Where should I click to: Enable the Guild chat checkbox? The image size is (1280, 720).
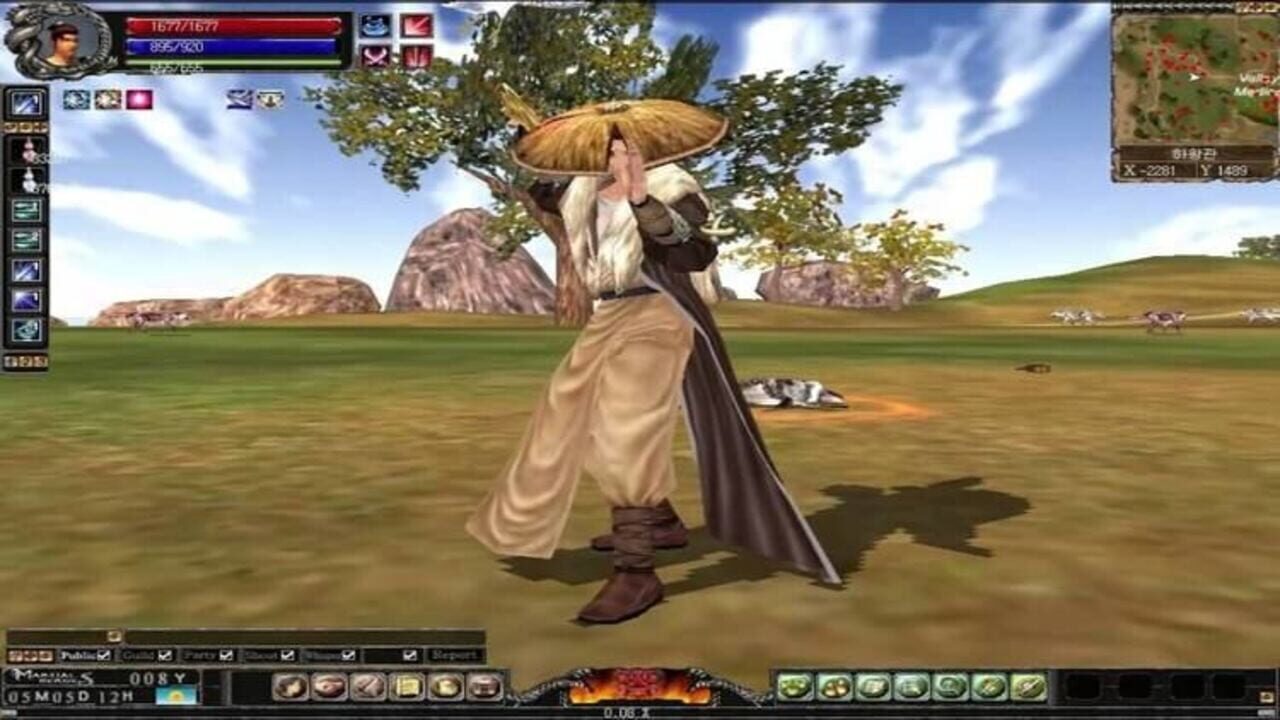163,655
